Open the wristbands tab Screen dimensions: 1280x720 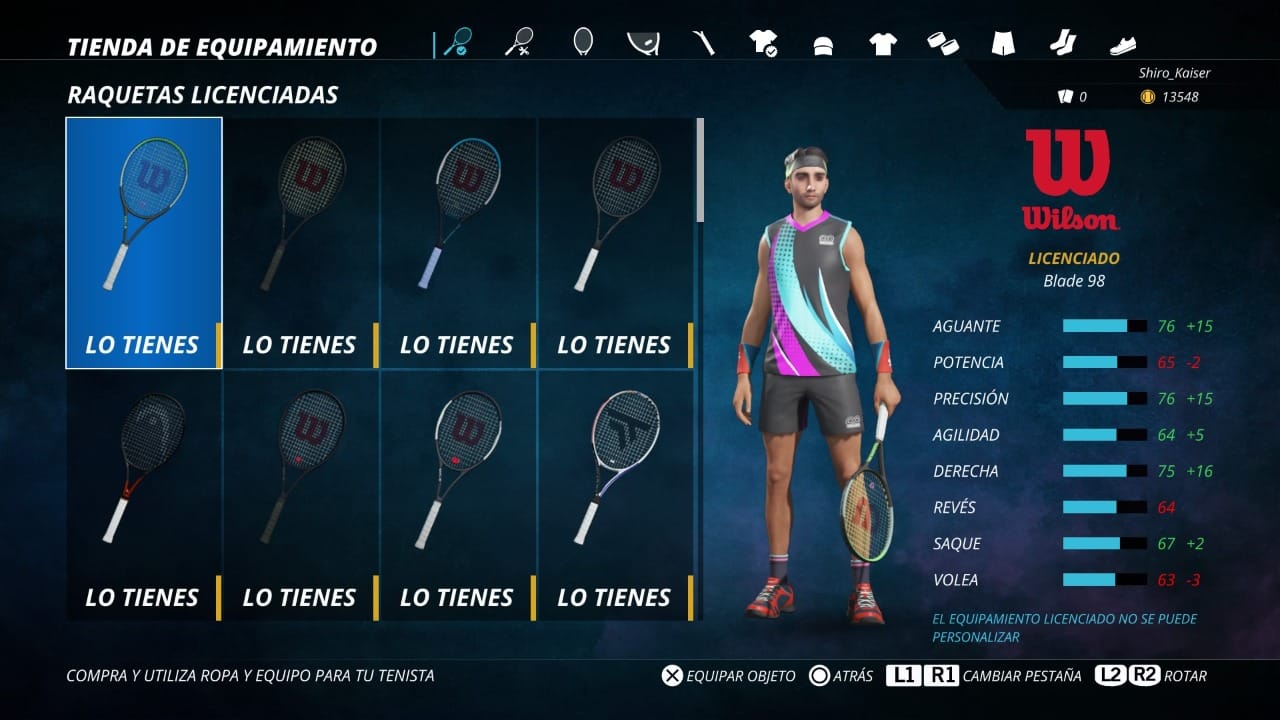point(943,43)
